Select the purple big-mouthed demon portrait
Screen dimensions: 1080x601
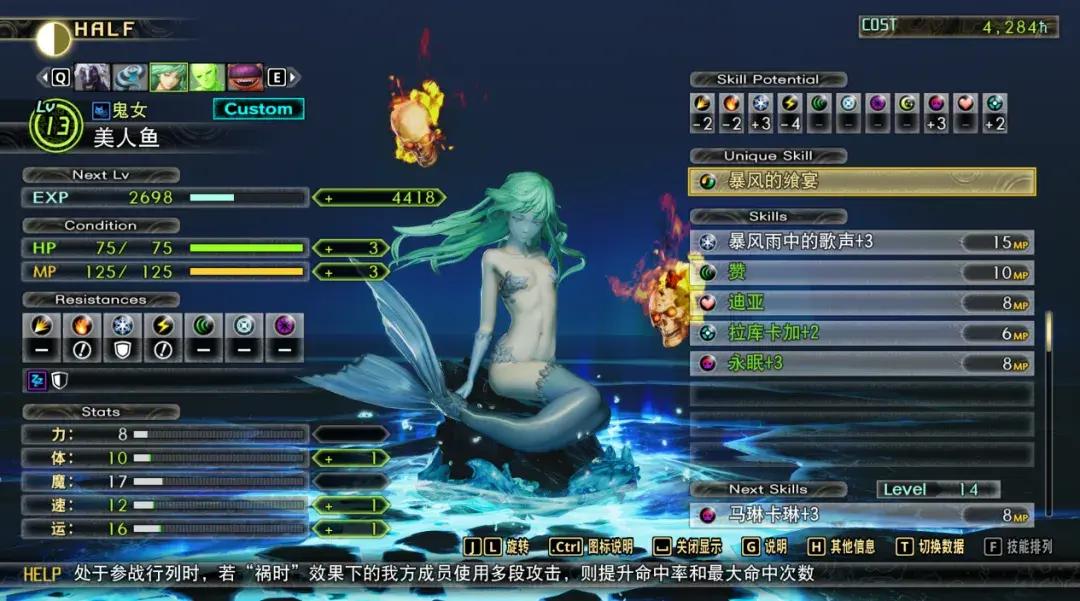[x=244, y=77]
